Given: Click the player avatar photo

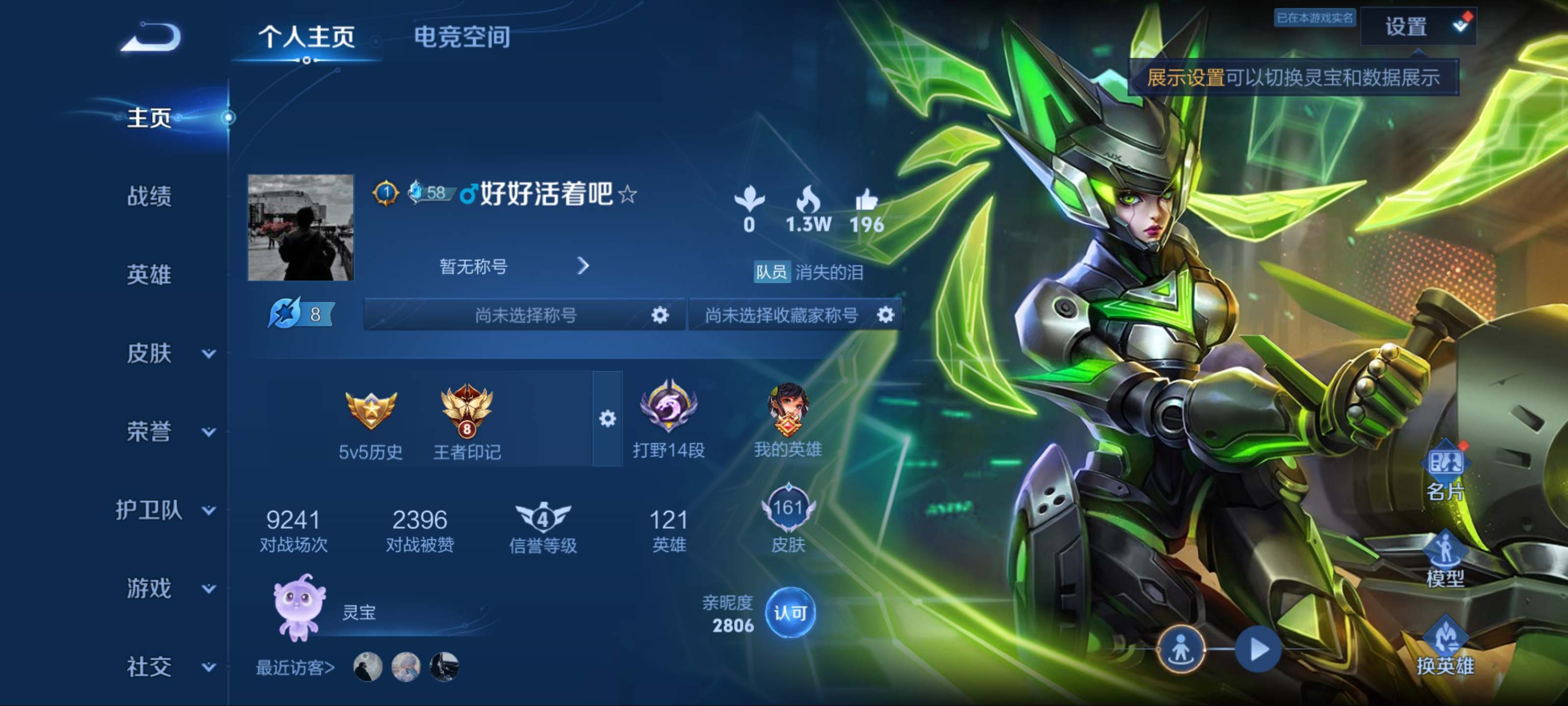Looking at the screenshot, I should [x=300, y=227].
